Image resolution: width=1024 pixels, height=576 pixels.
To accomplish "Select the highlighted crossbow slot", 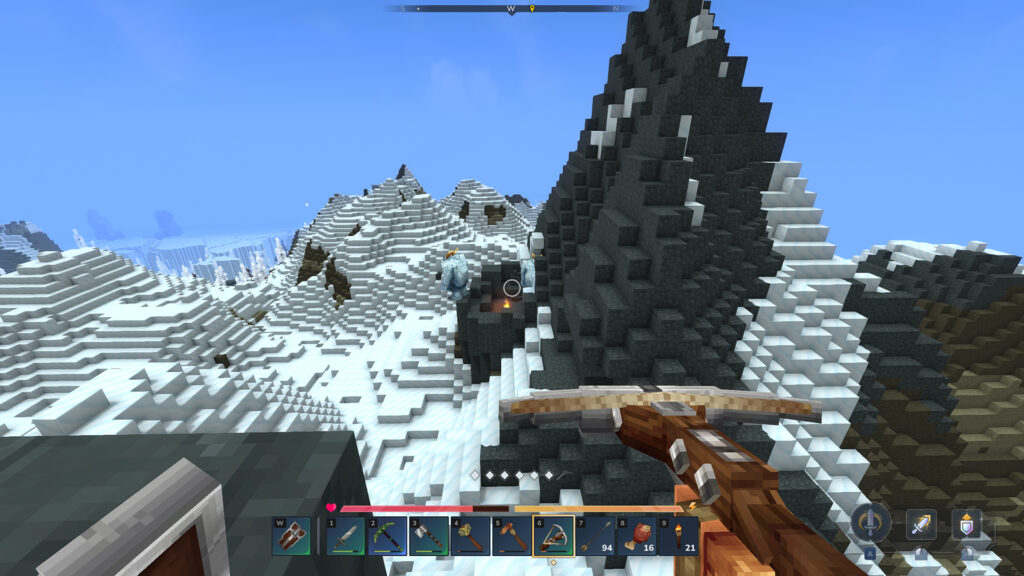I will (553, 536).
